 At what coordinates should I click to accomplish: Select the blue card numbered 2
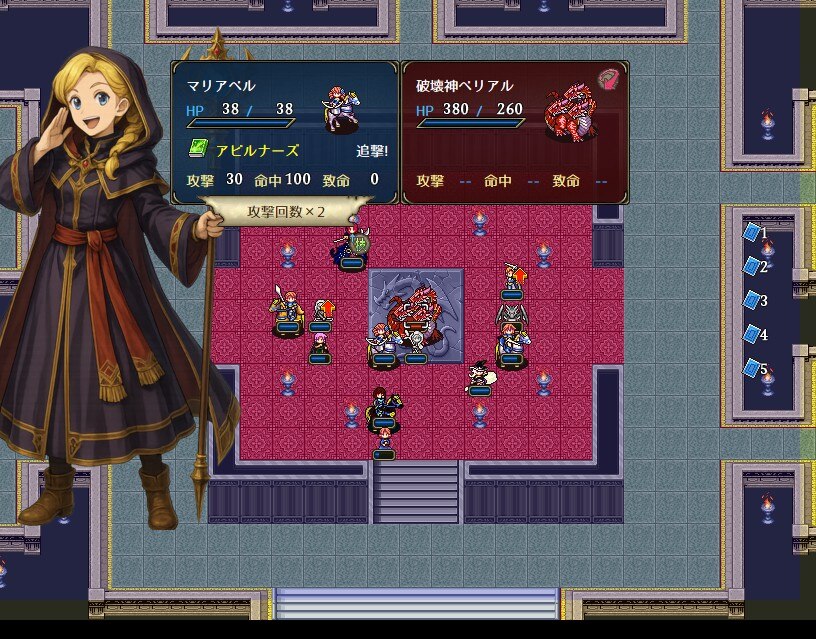tap(752, 267)
